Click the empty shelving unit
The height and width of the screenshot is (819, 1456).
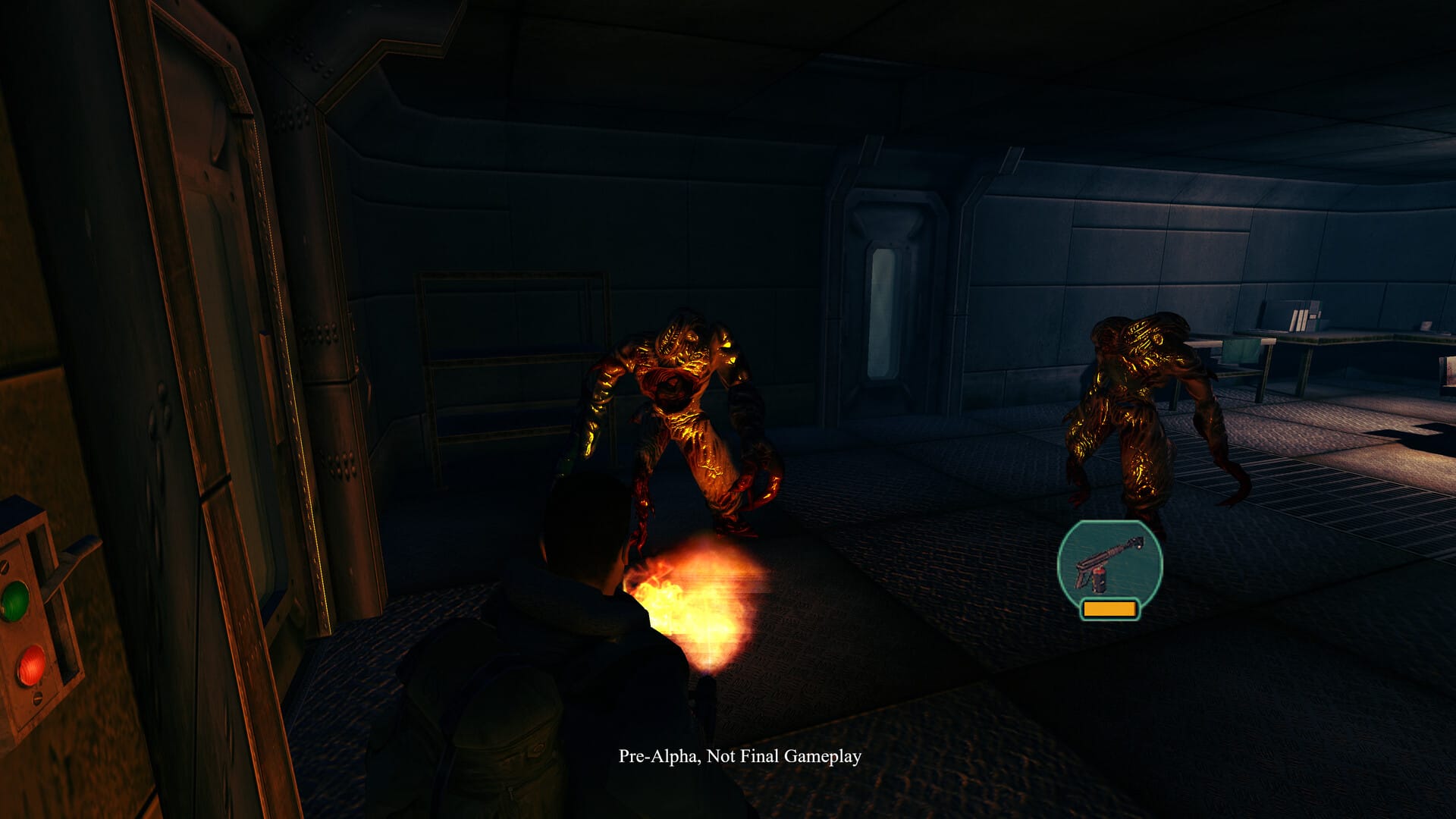508,356
